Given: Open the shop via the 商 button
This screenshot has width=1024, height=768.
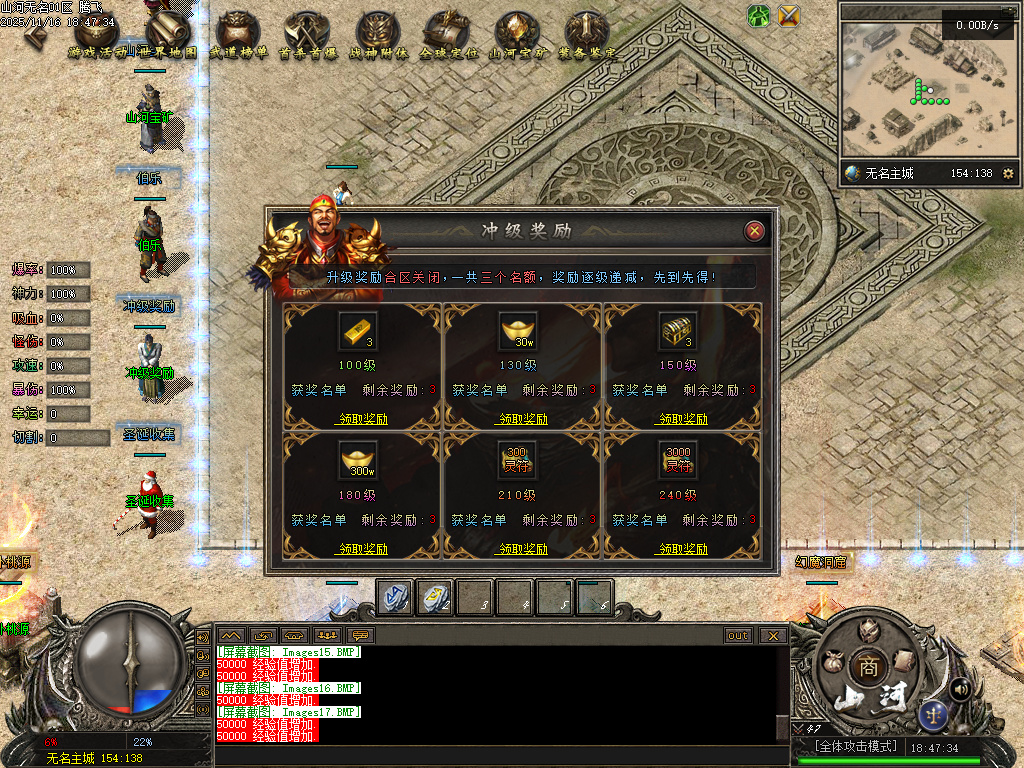Looking at the screenshot, I should point(864,667).
